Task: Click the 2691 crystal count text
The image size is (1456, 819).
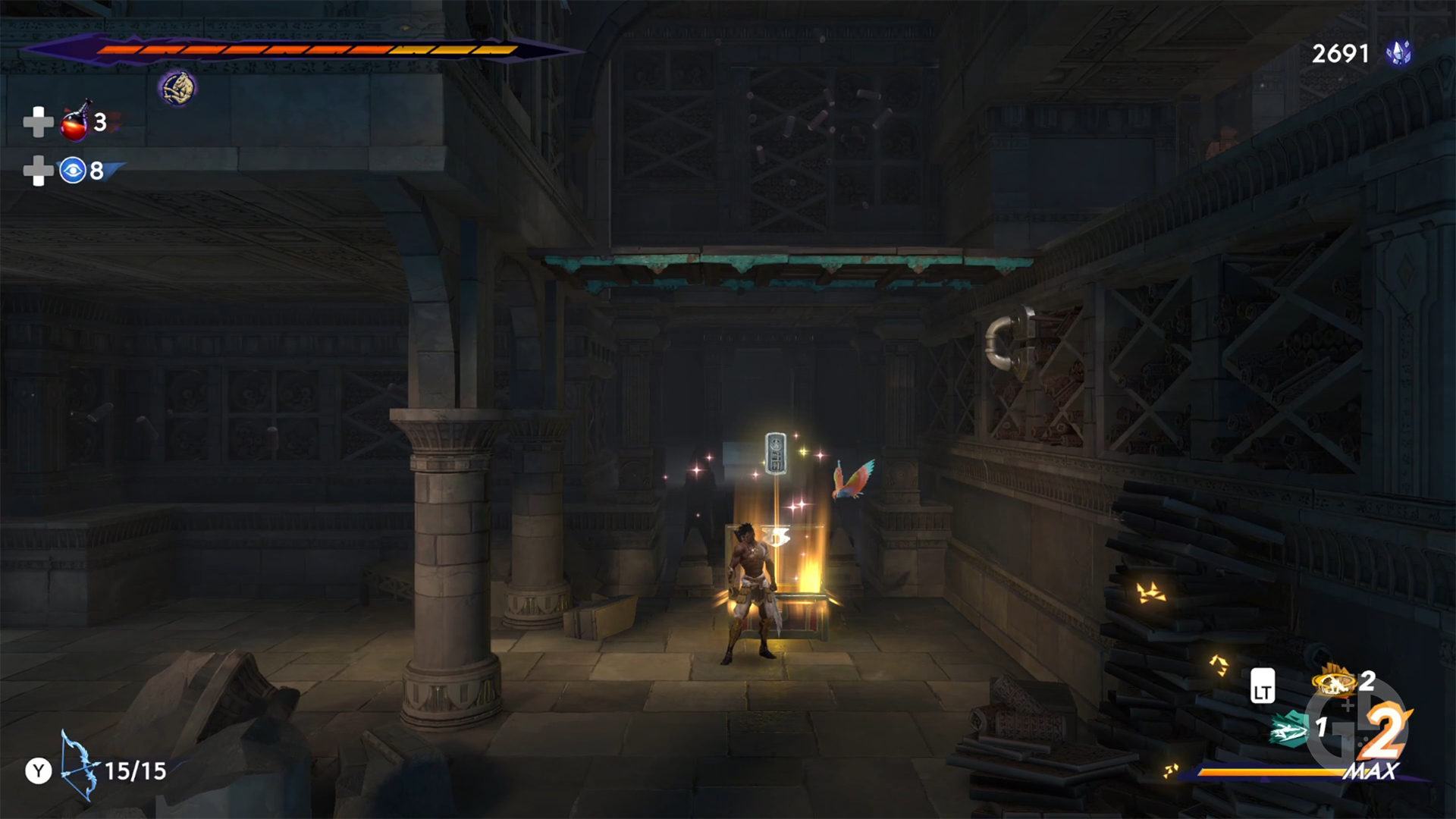Action: coord(1340,53)
